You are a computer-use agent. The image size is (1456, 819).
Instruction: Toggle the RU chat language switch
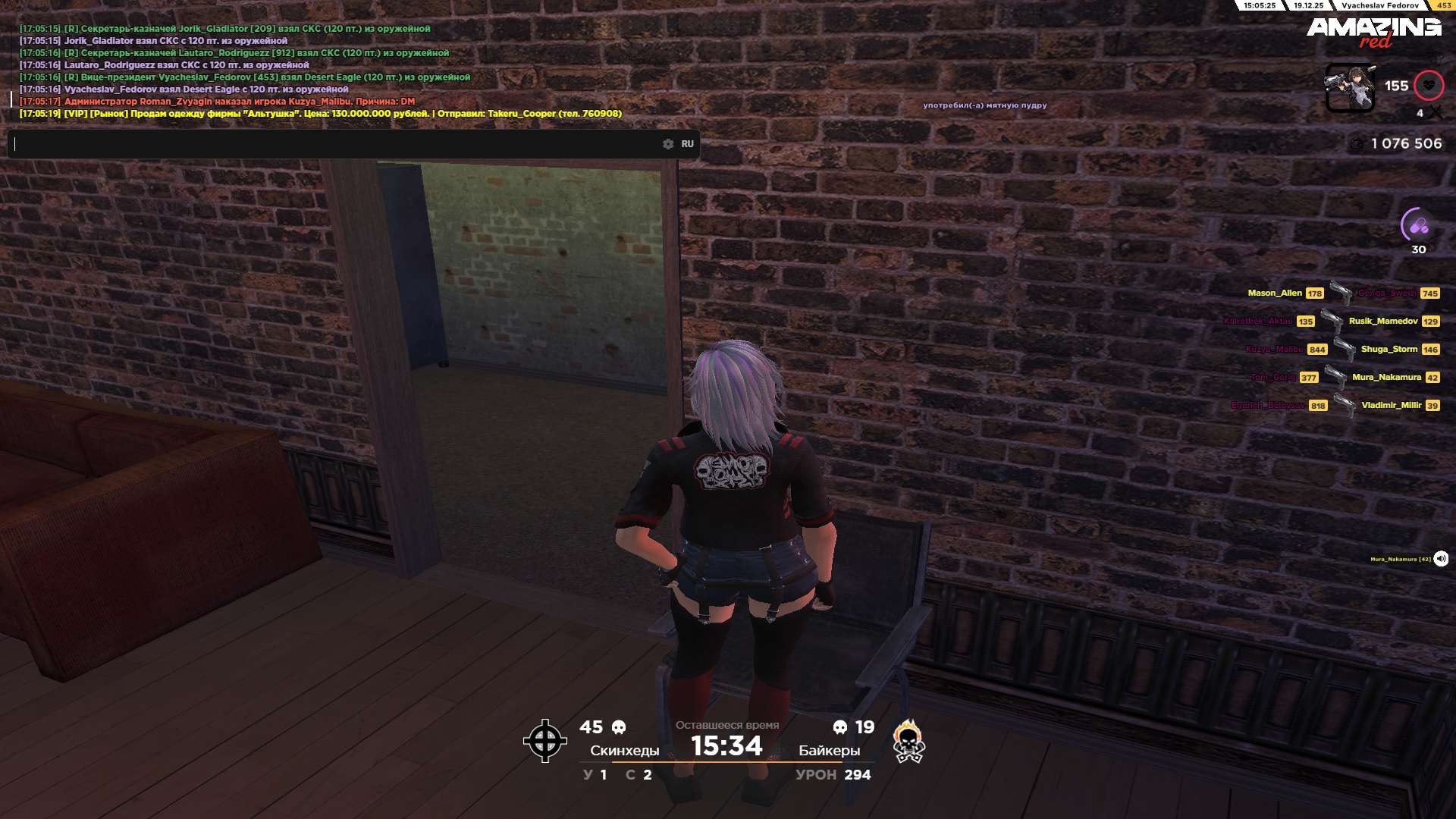(x=687, y=144)
